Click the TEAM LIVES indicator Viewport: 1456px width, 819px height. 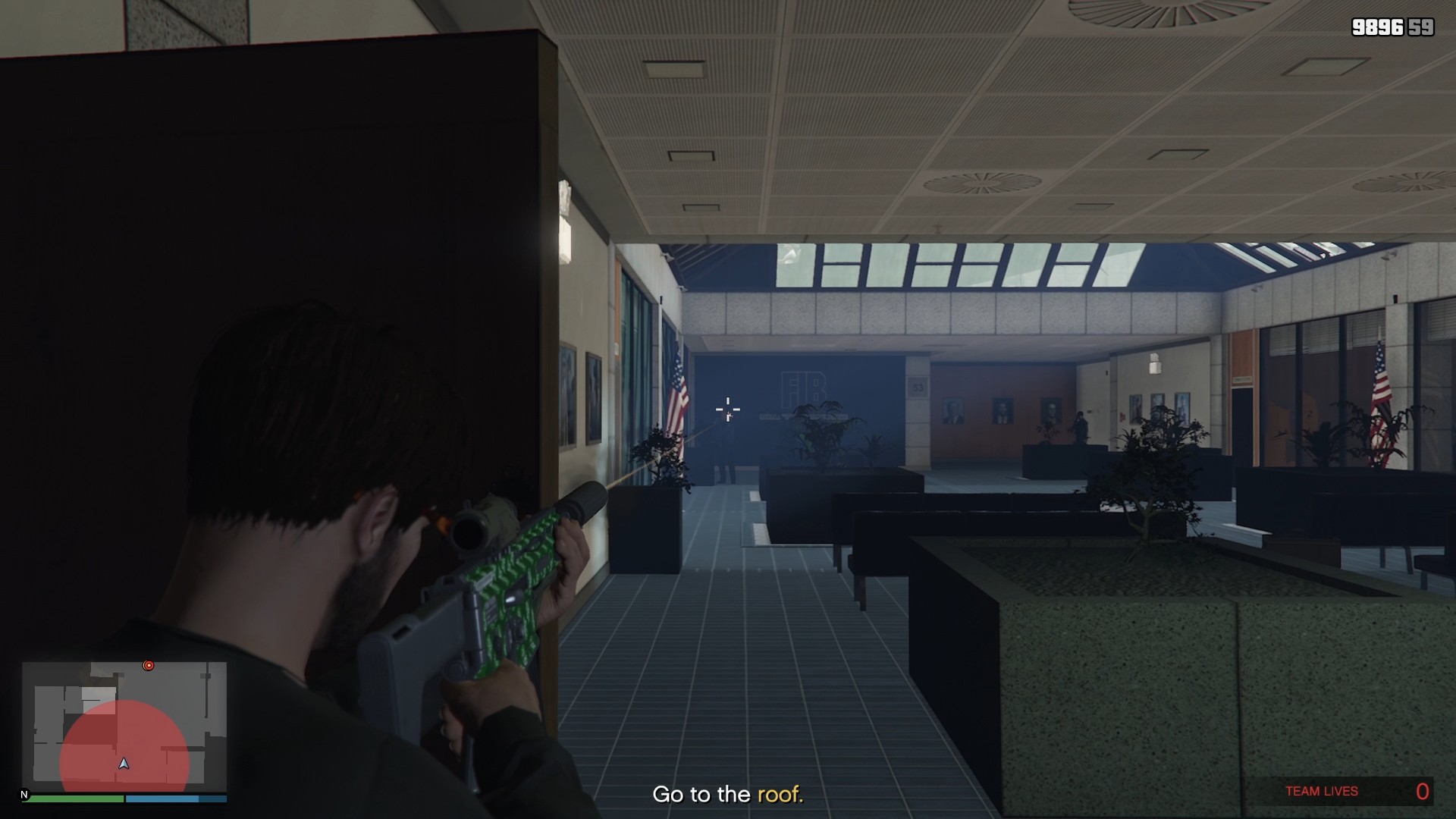point(1321,791)
